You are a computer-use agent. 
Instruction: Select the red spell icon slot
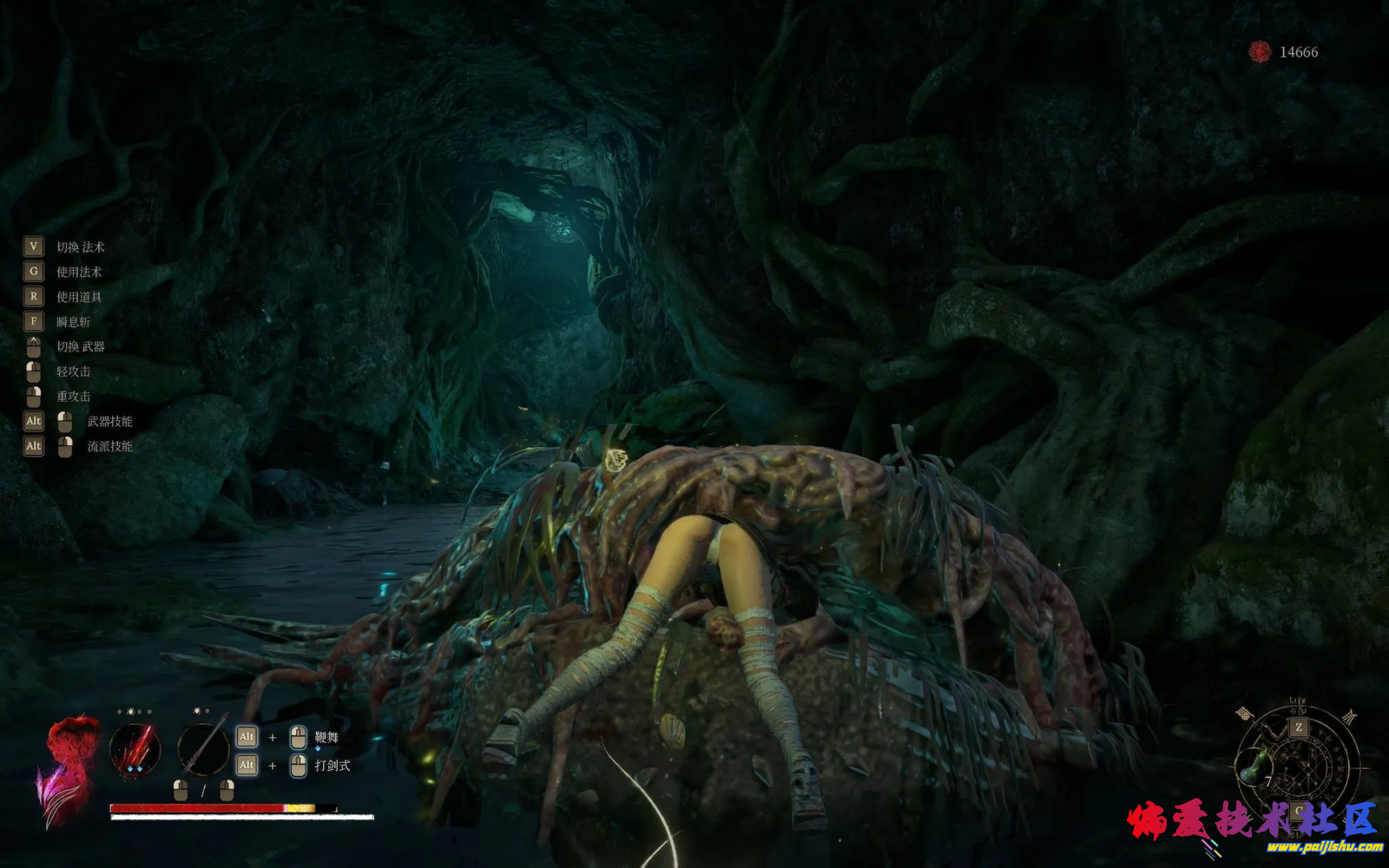coord(135,750)
